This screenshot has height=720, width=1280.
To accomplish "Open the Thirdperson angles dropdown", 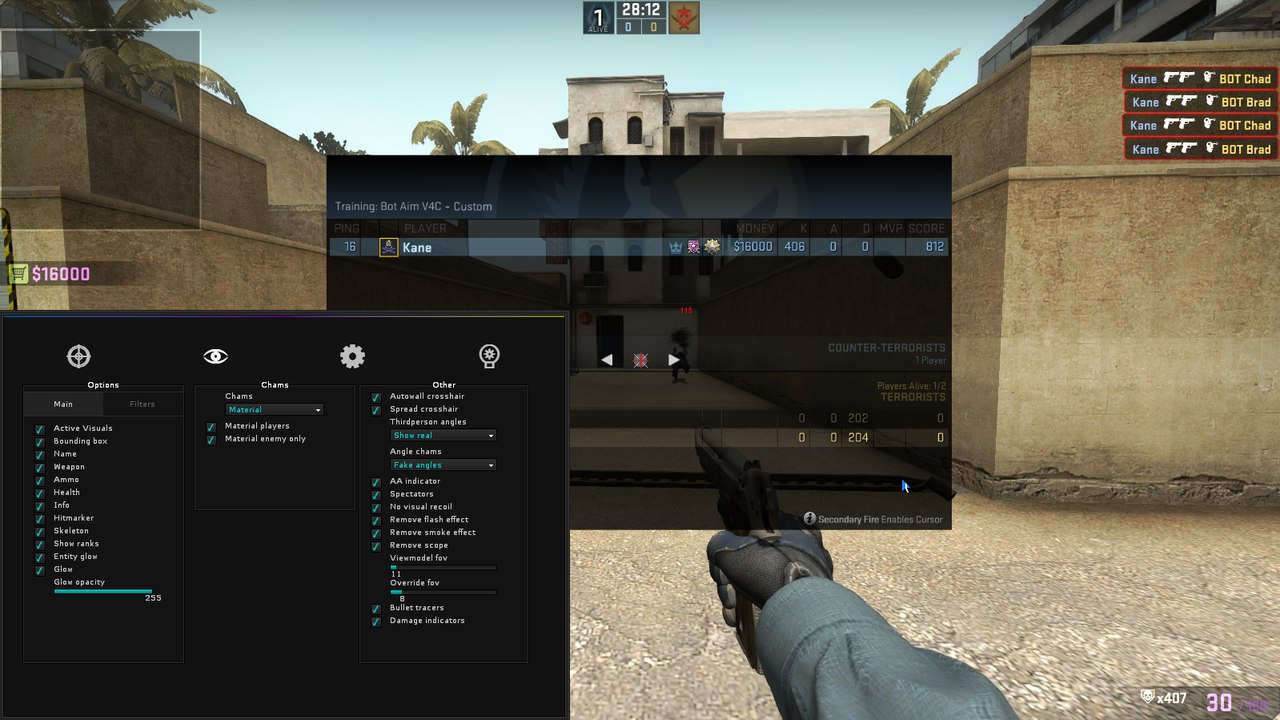I will pos(442,435).
